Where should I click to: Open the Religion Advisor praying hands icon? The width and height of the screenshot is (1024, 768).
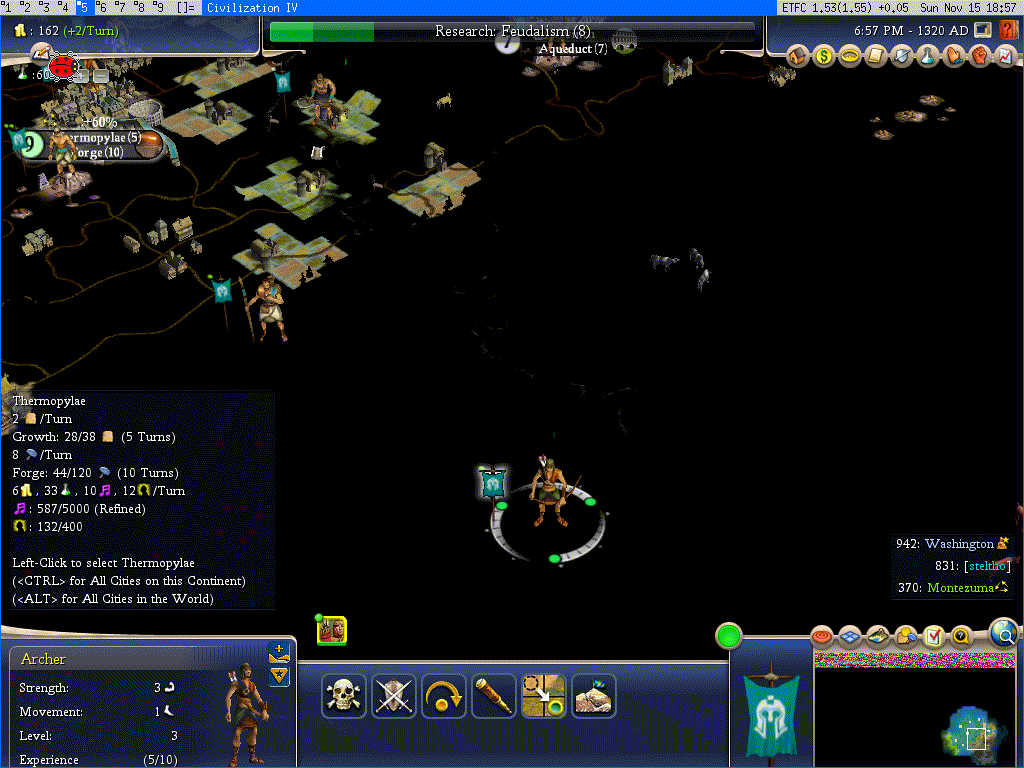tap(954, 56)
